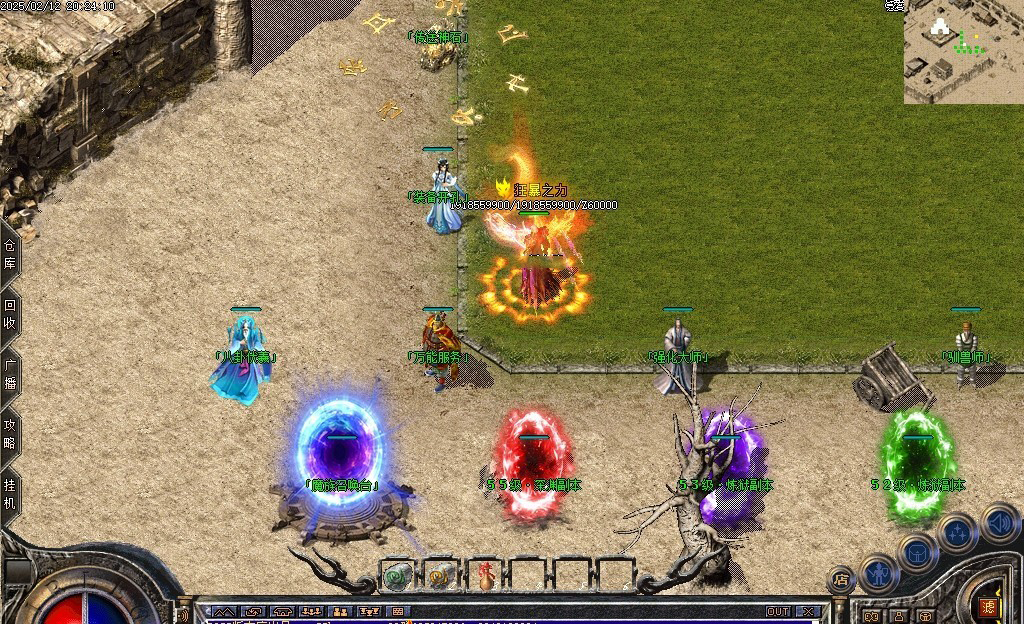This screenshot has width=1024, height=624.
Task: Select the red-topped potion gourd slot
Action: pyautogui.click(x=484, y=576)
